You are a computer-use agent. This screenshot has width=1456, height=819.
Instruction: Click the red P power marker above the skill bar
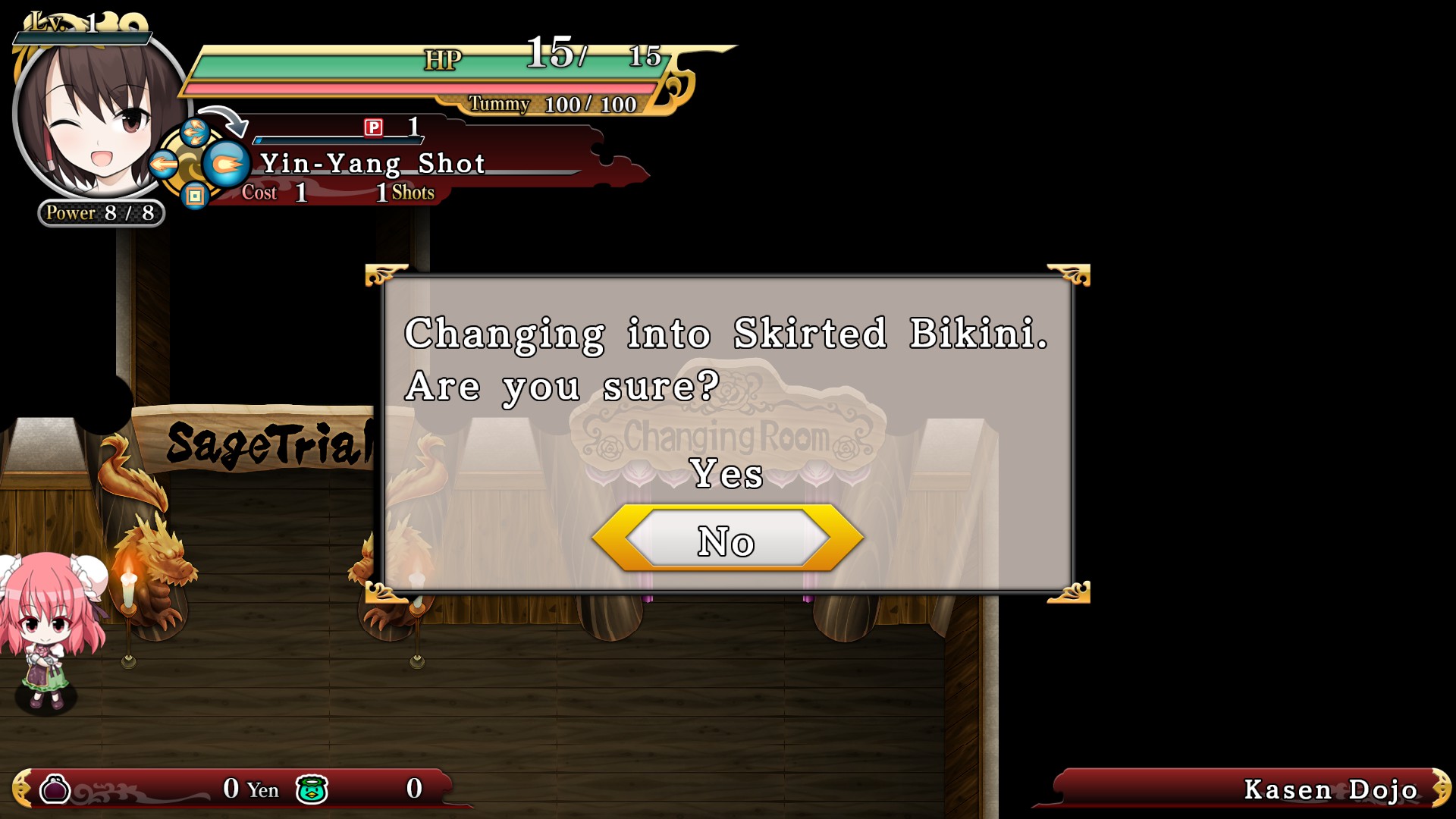pos(374,129)
